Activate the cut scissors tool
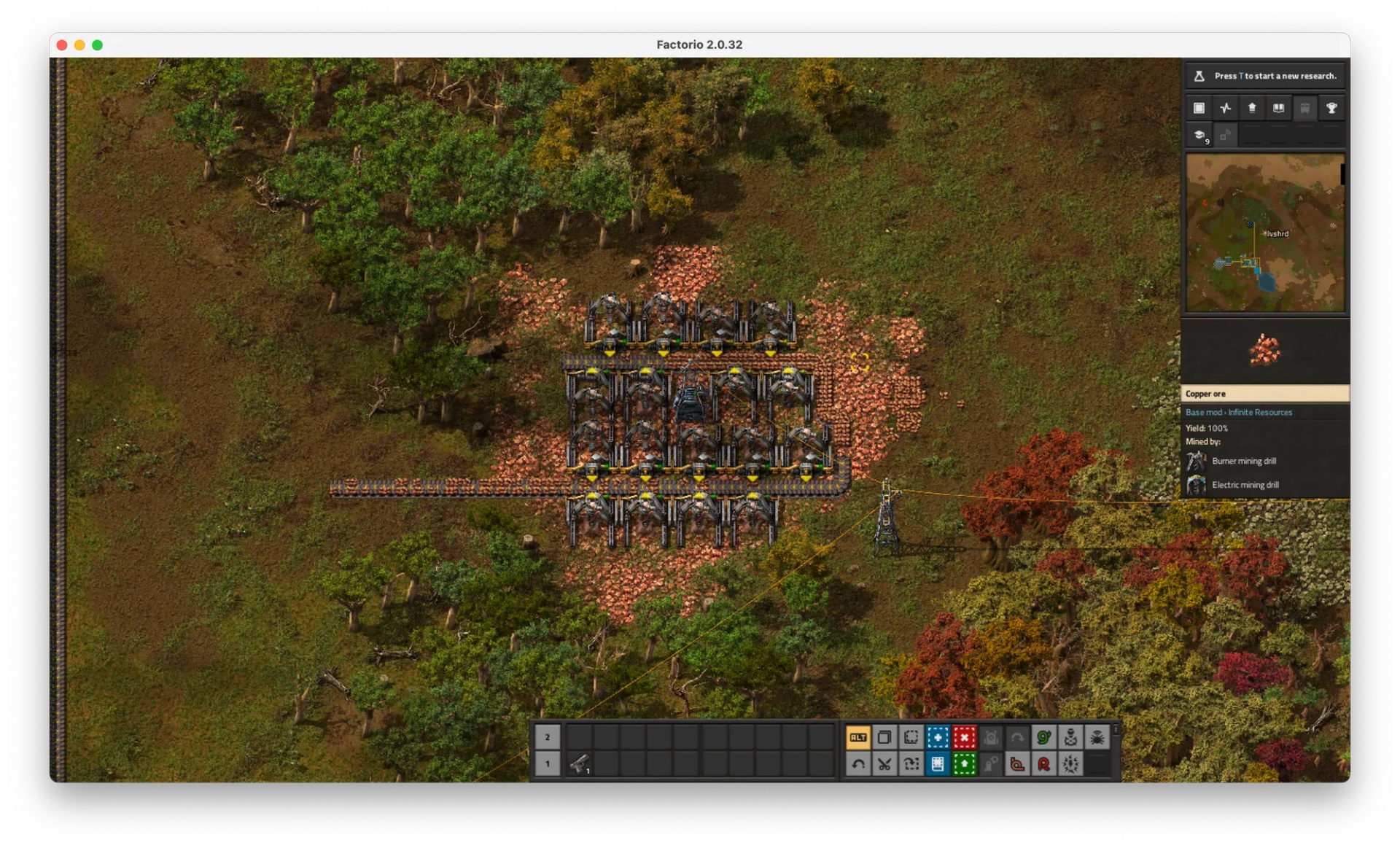 pyautogui.click(x=884, y=763)
